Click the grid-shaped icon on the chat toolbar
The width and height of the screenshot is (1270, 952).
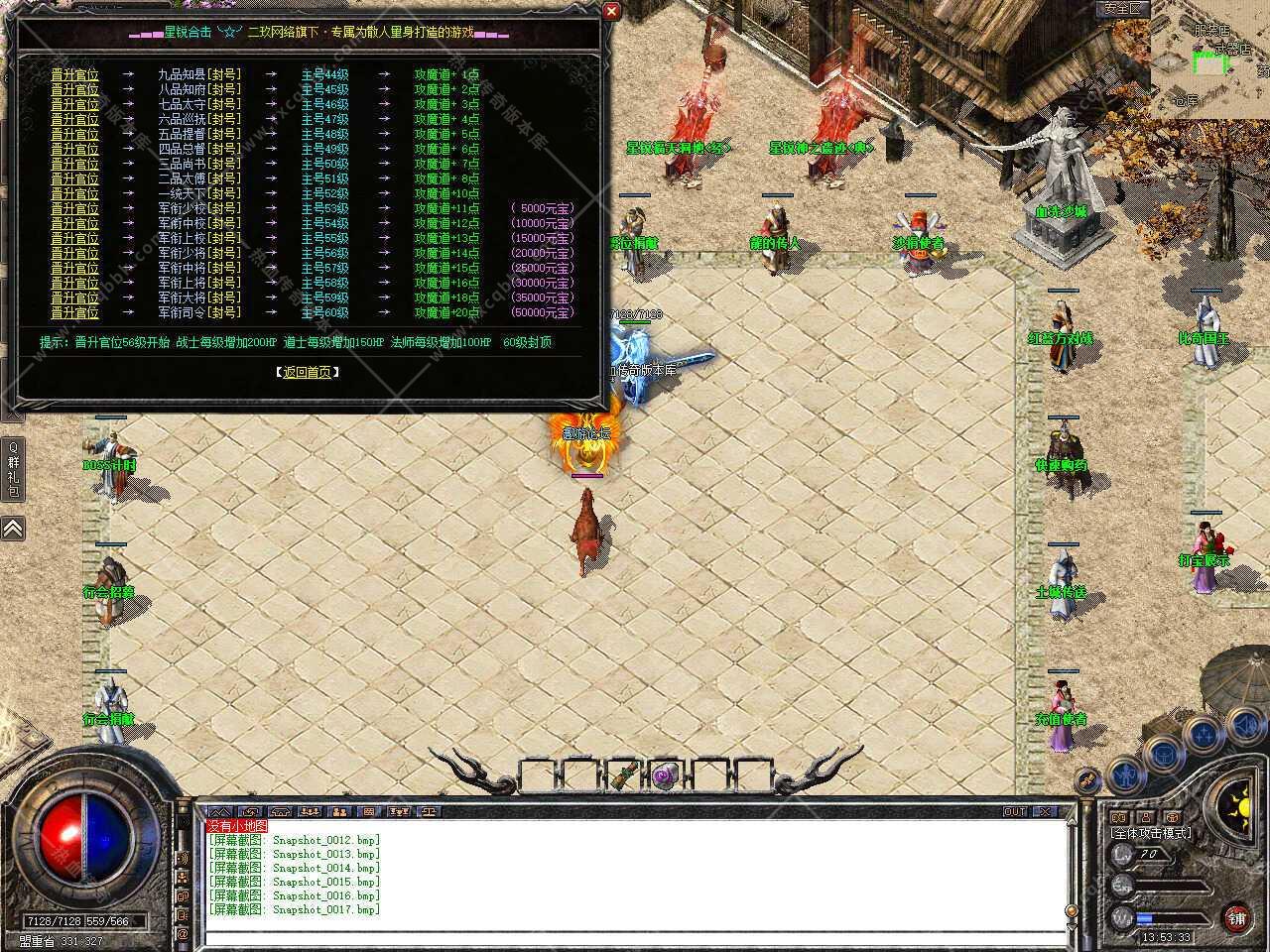pos(368,811)
